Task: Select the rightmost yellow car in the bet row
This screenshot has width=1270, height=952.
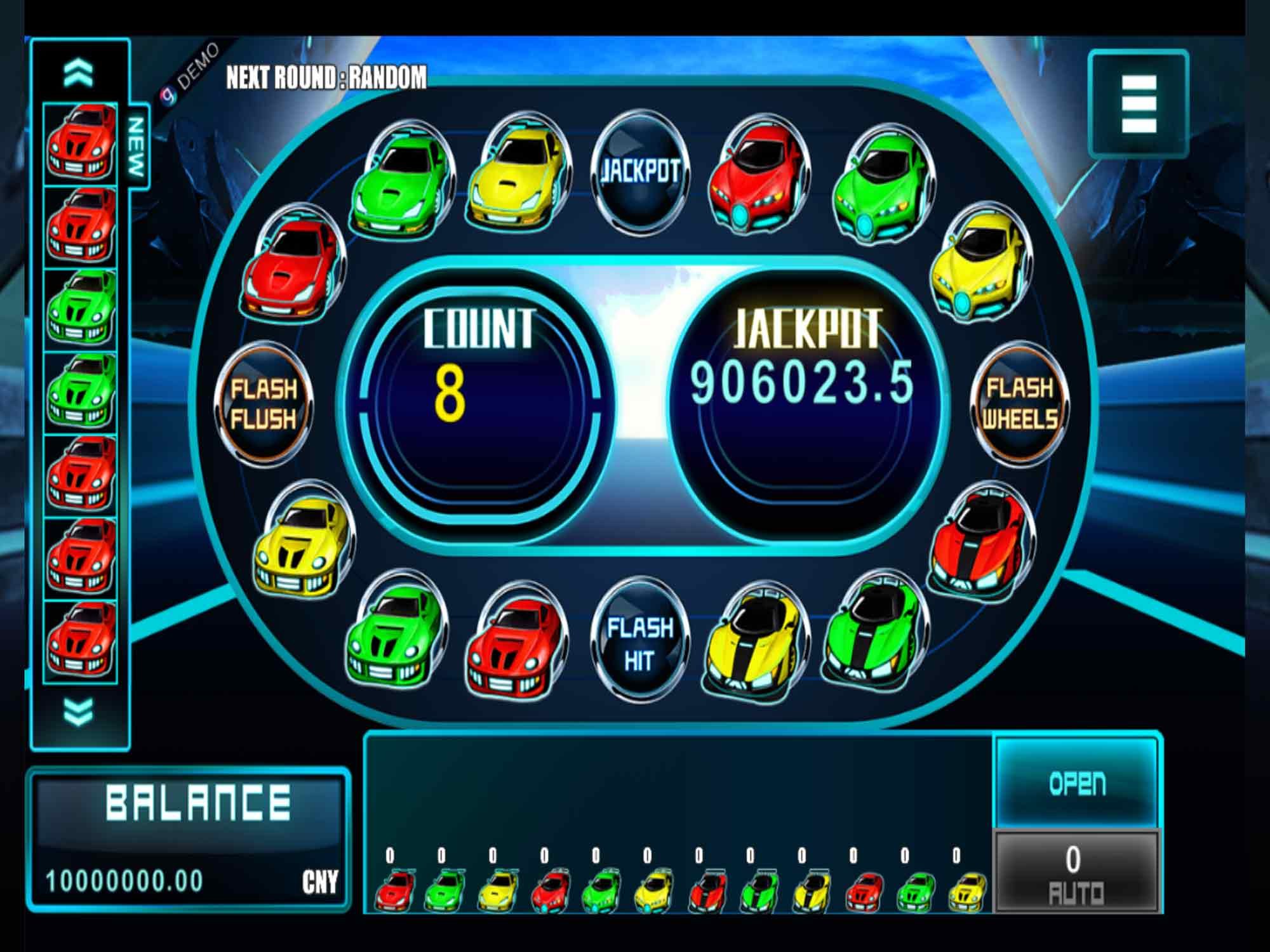Action: pos(966,890)
